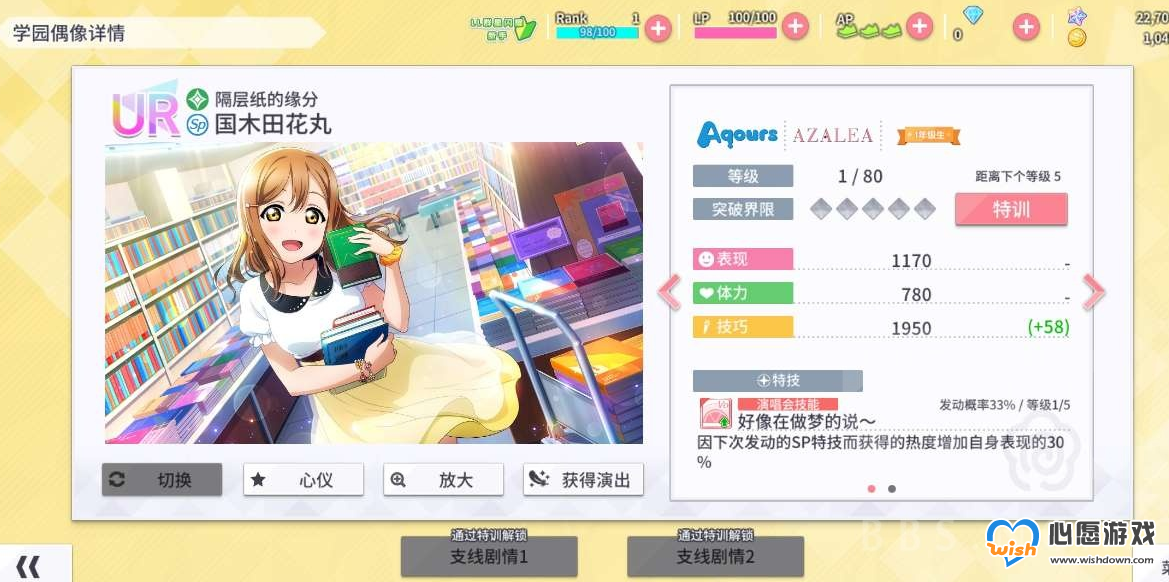Screen dimensions: 1169x582
Task: Go back using the double-arrow button
Action: tap(28, 567)
